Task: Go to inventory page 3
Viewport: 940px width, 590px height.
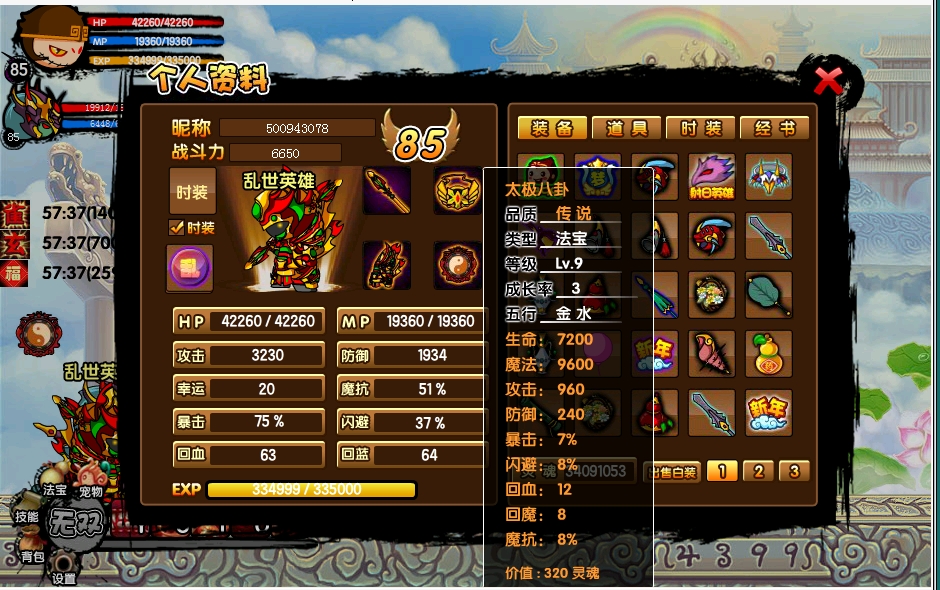Action: point(793,471)
